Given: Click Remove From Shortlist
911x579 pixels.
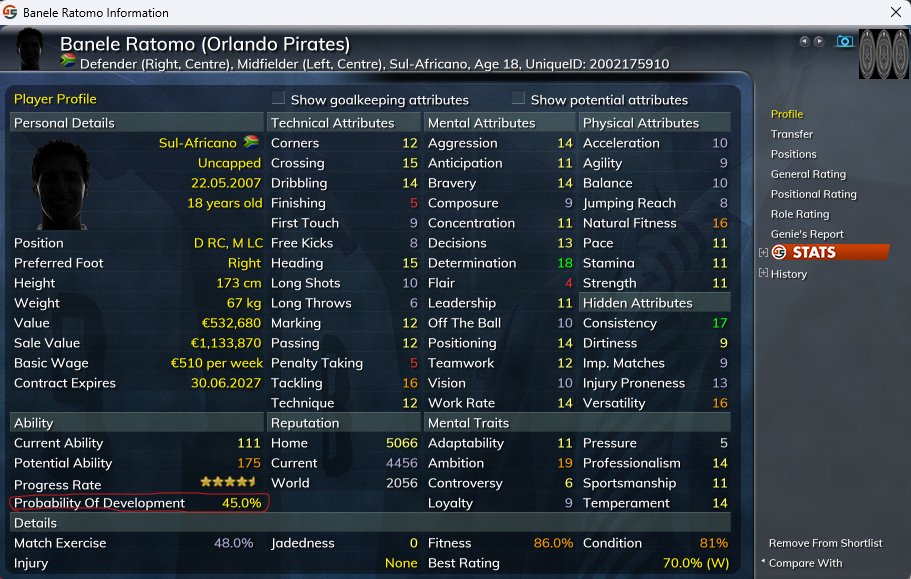Looking at the screenshot, I should coord(825,543).
